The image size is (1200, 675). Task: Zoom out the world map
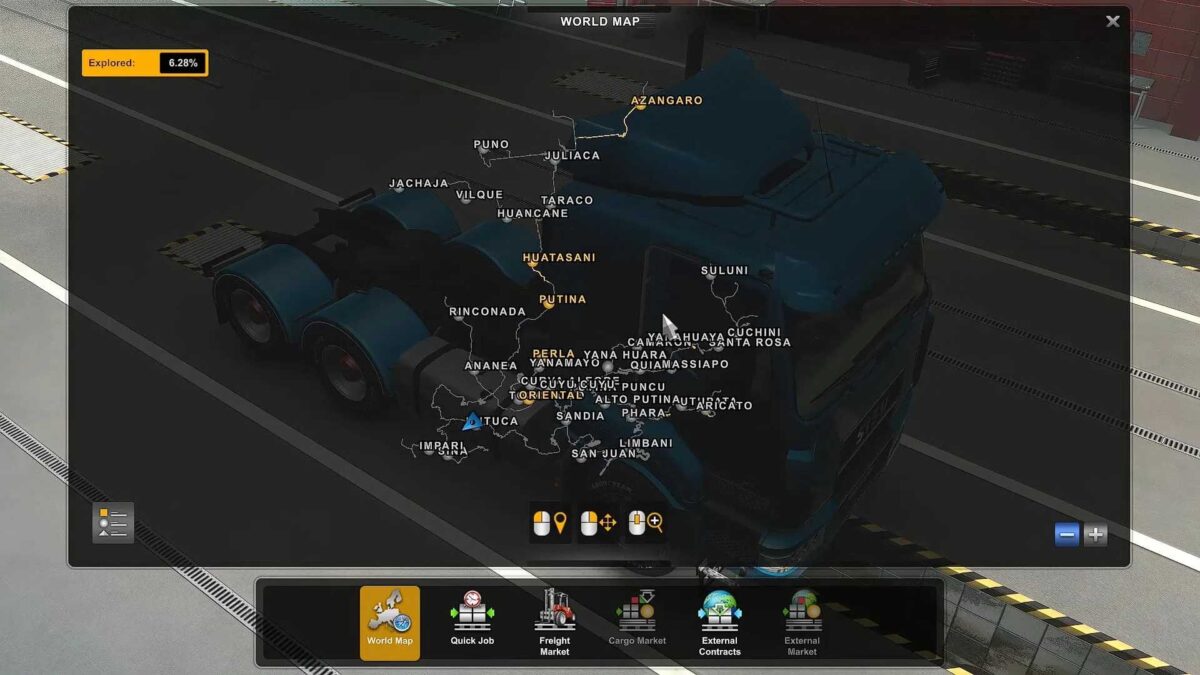[1067, 534]
